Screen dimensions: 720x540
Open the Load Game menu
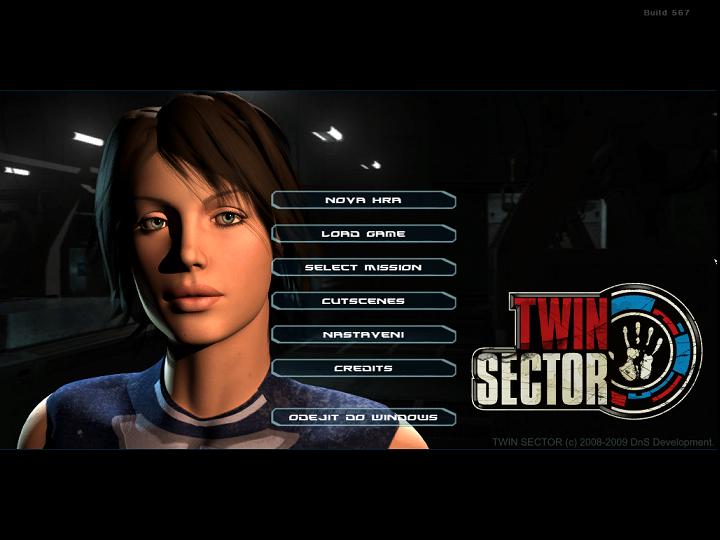click(x=363, y=234)
